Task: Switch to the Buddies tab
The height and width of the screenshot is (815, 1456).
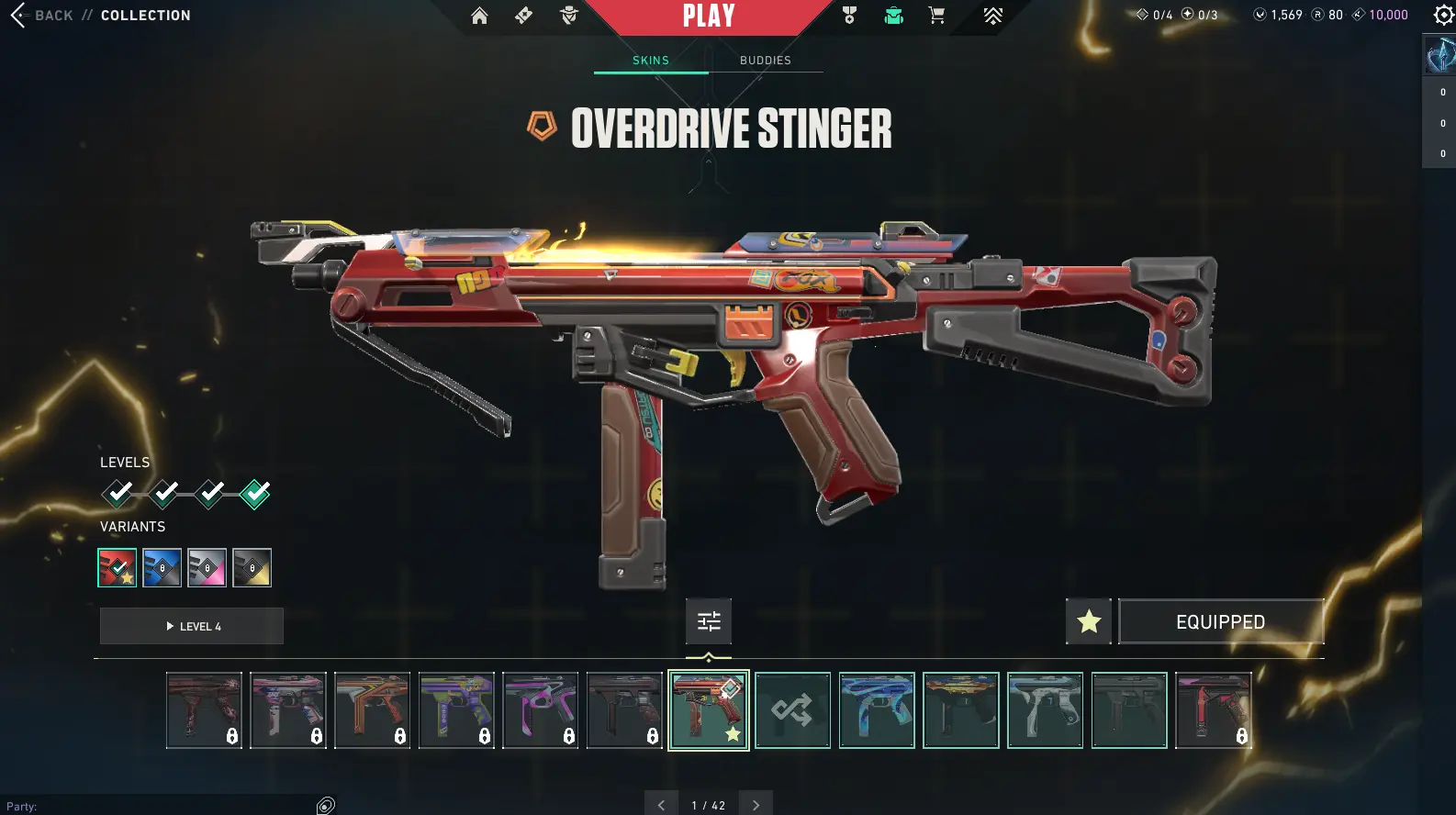Action: pos(765,61)
